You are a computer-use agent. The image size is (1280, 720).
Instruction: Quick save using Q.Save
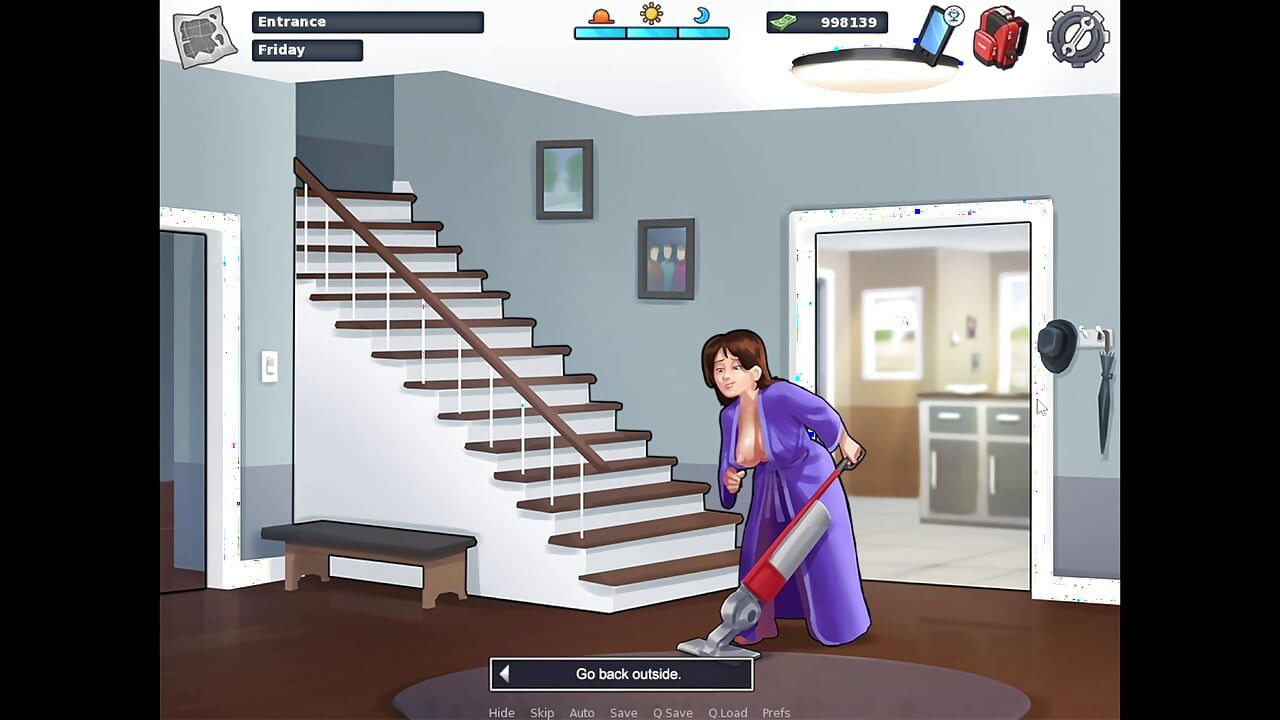(x=672, y=712)
